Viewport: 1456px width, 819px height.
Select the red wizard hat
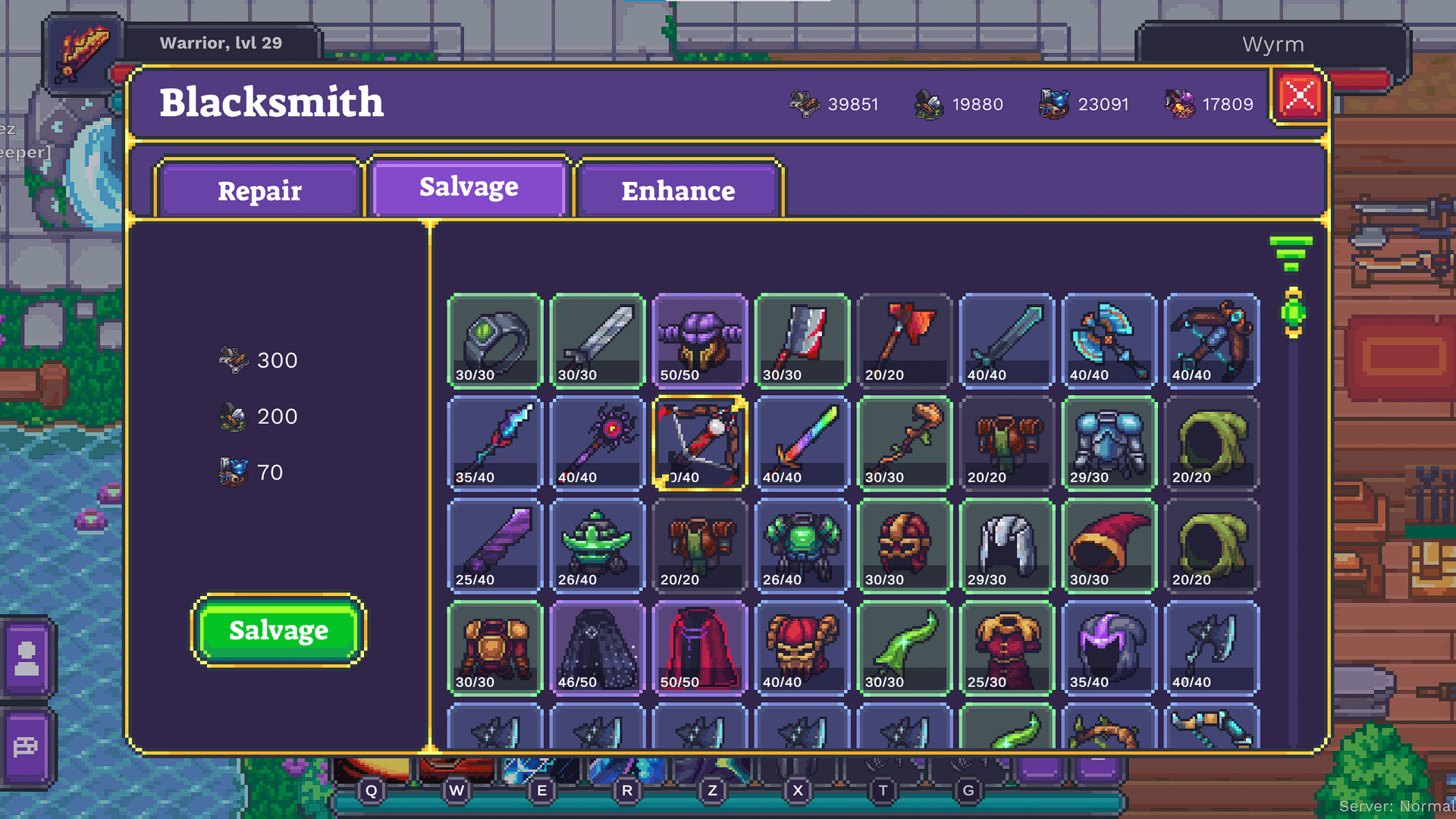(x=1109, y=544)
